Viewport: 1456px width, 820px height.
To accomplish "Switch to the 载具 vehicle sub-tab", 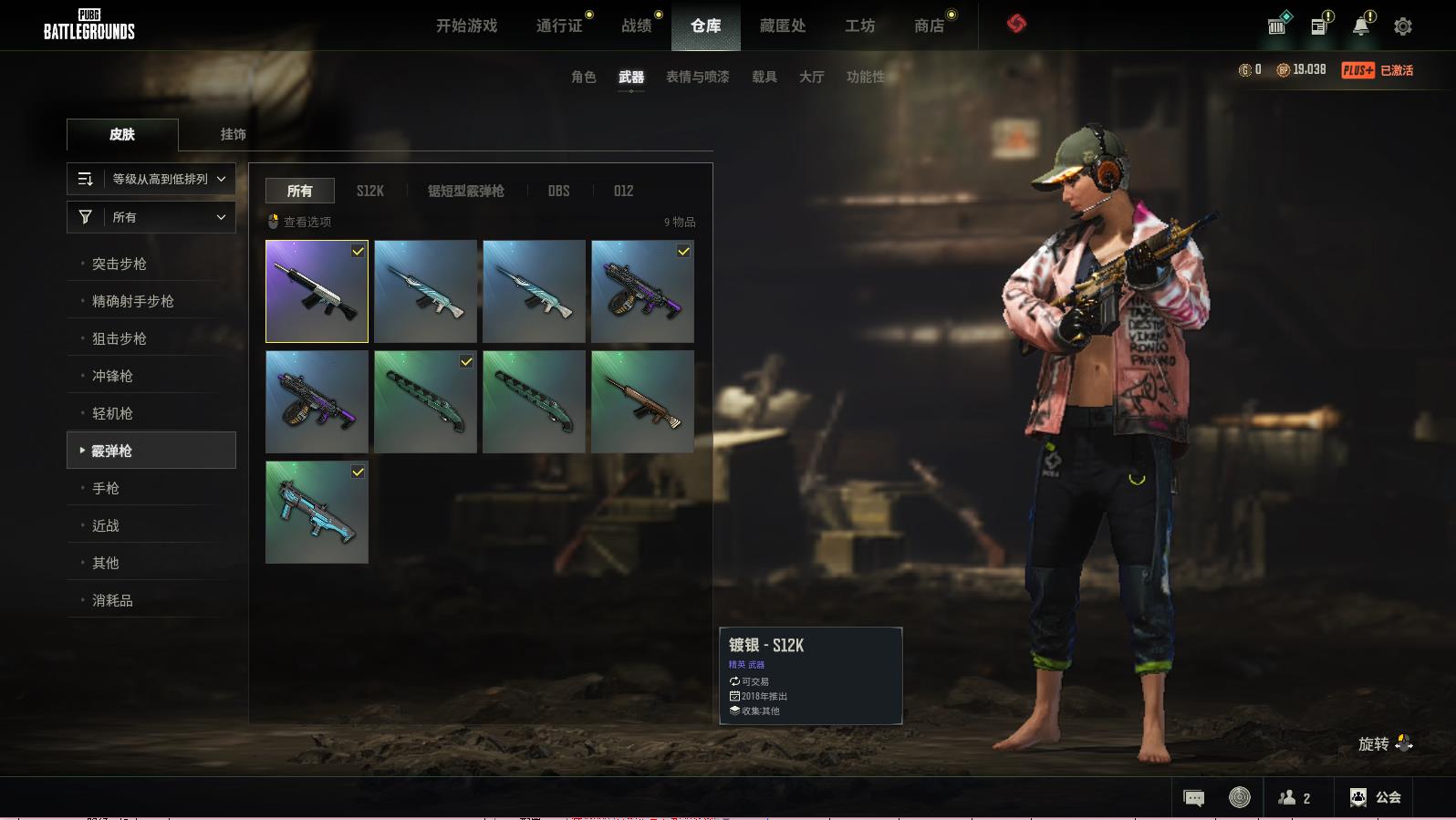I will coord(764,77).
